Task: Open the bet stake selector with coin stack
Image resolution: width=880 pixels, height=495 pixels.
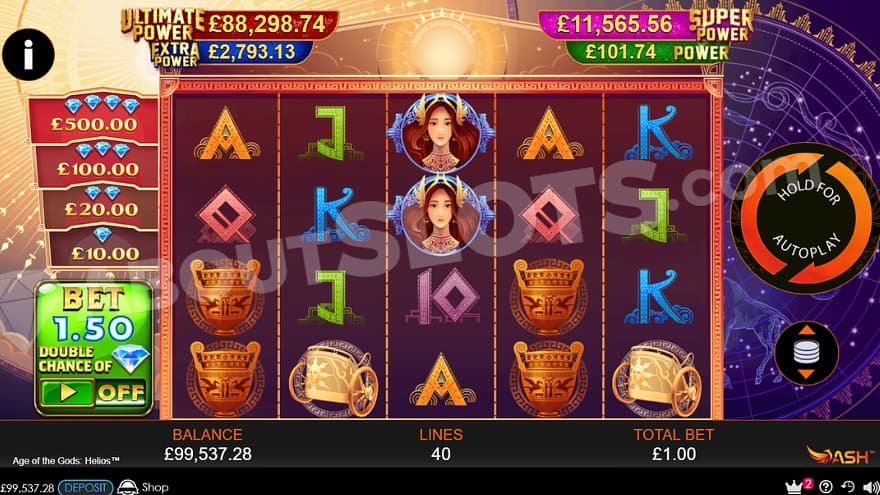Action: point(804,353)
